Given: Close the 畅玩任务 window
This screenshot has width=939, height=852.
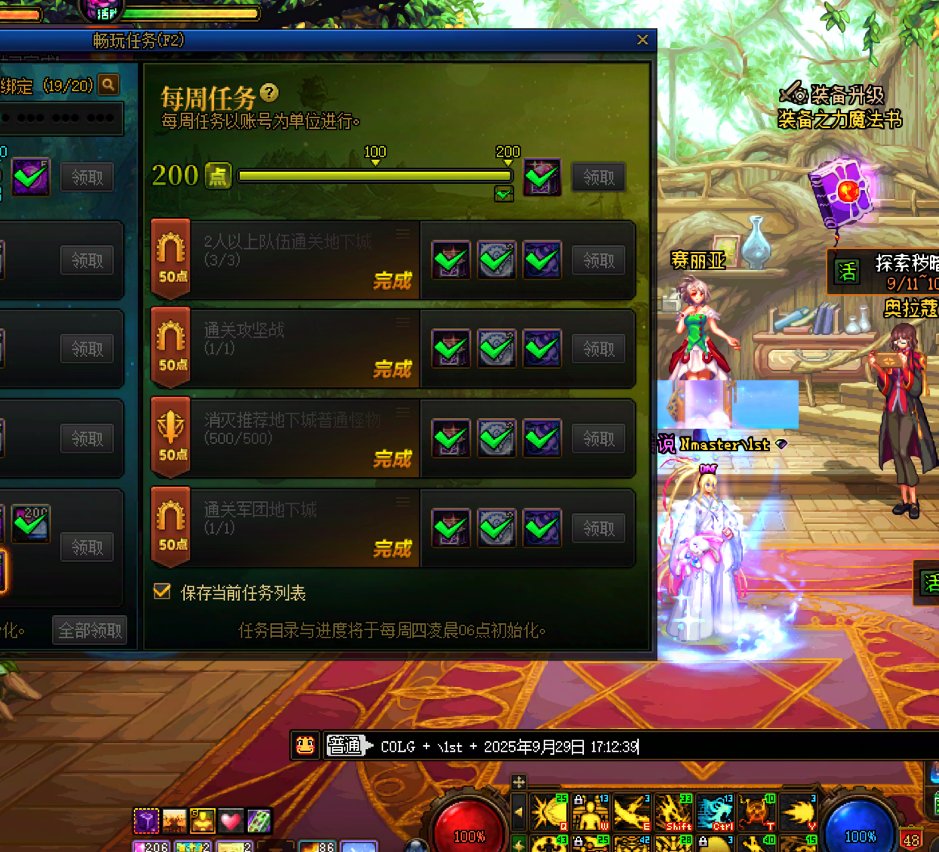Looking at the screenshot, I should (643, 41).
